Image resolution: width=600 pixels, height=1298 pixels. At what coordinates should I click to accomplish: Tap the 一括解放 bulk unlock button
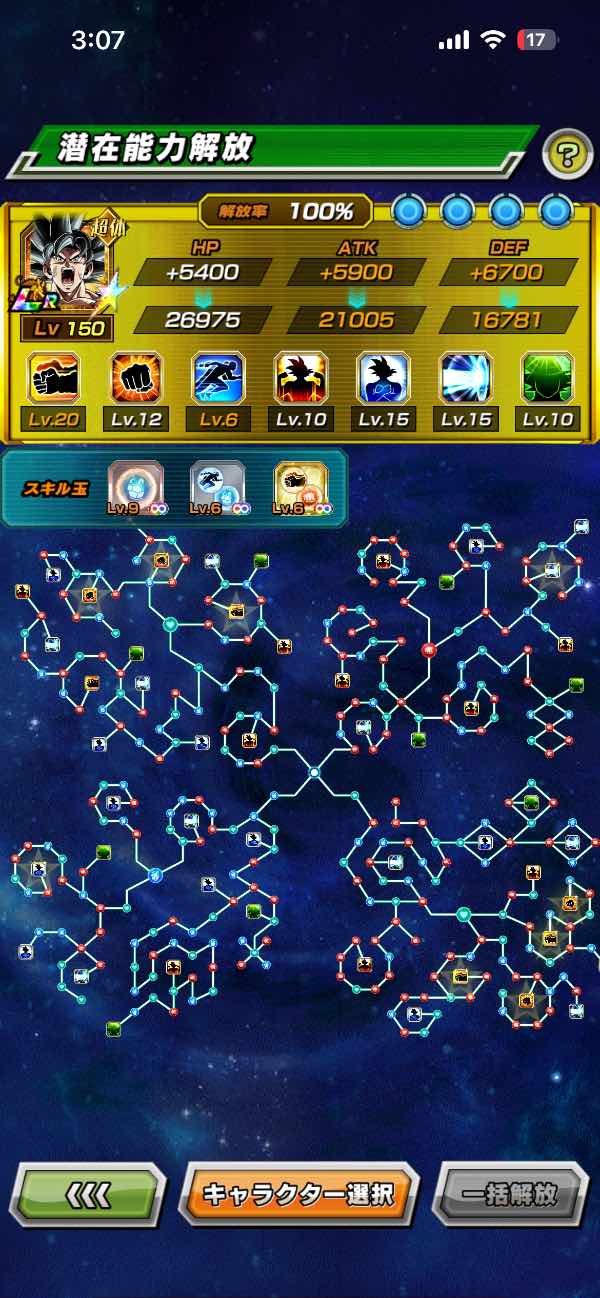[510, 1193]
